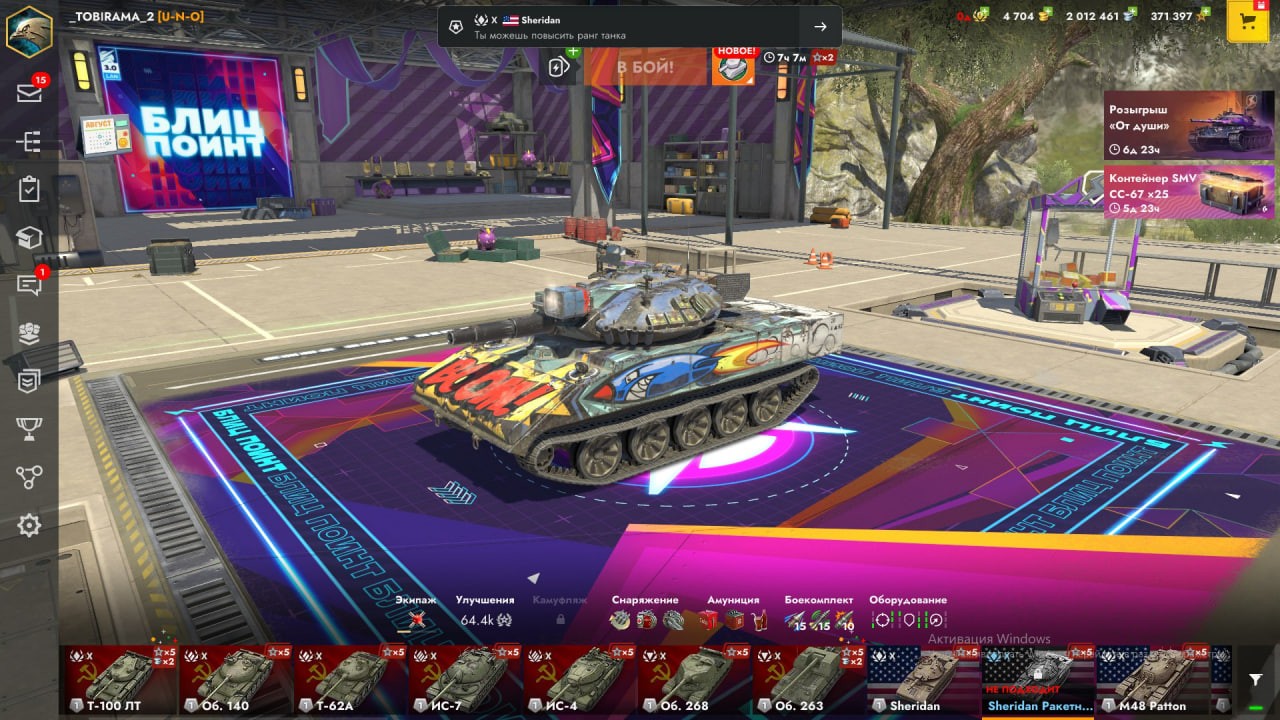Viewport: 1280px width, 720px height.
Task: Open the Экипаж crew panel
Action: click(417, 619)
